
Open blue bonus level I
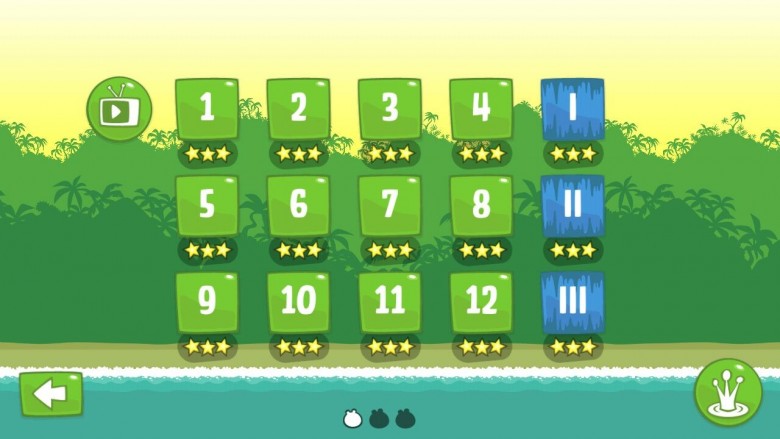pyautogui.click(x=573, y=109)
